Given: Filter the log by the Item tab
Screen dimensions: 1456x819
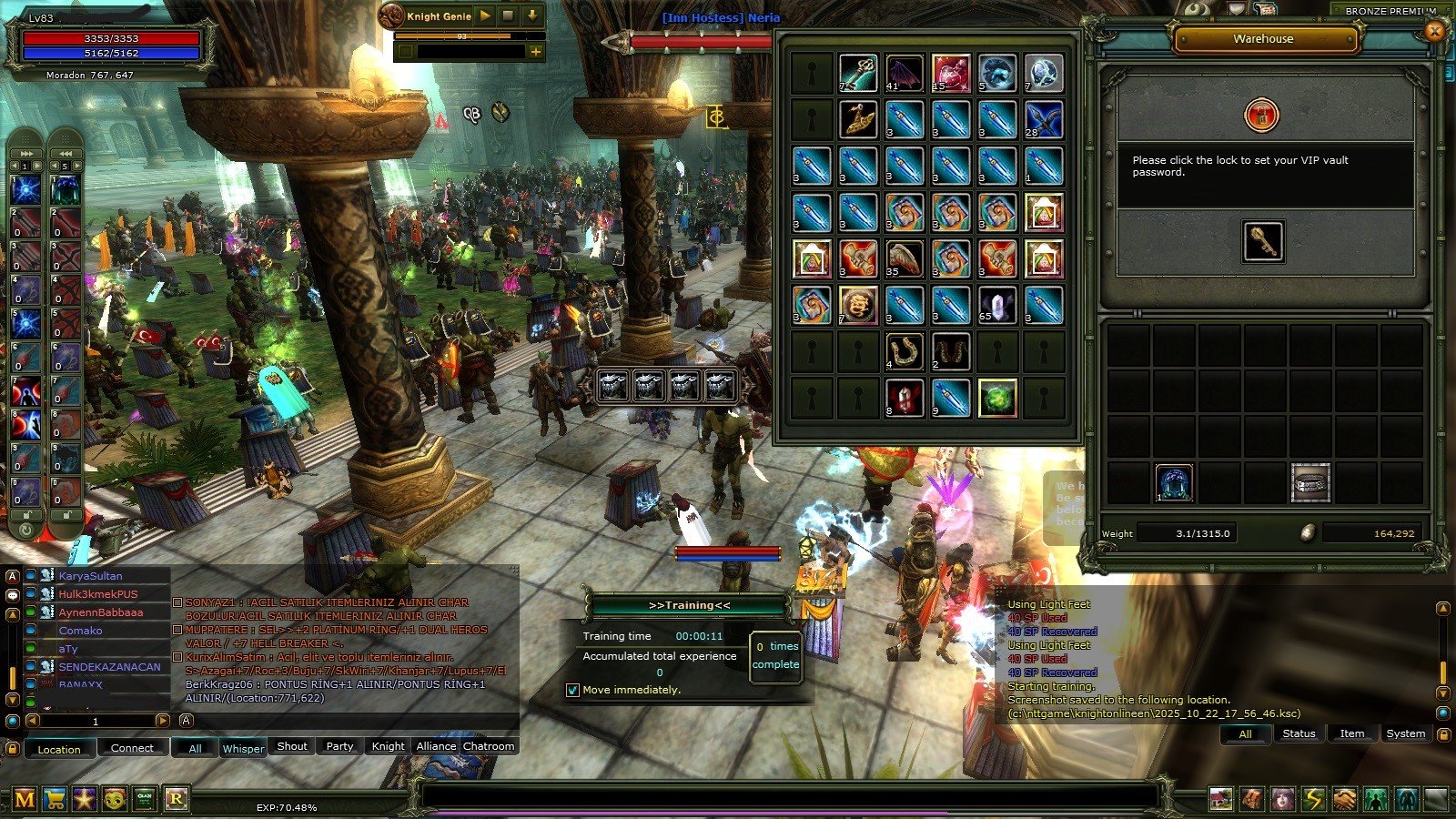Looking at the screenshot, I should tap(1352, 733).
